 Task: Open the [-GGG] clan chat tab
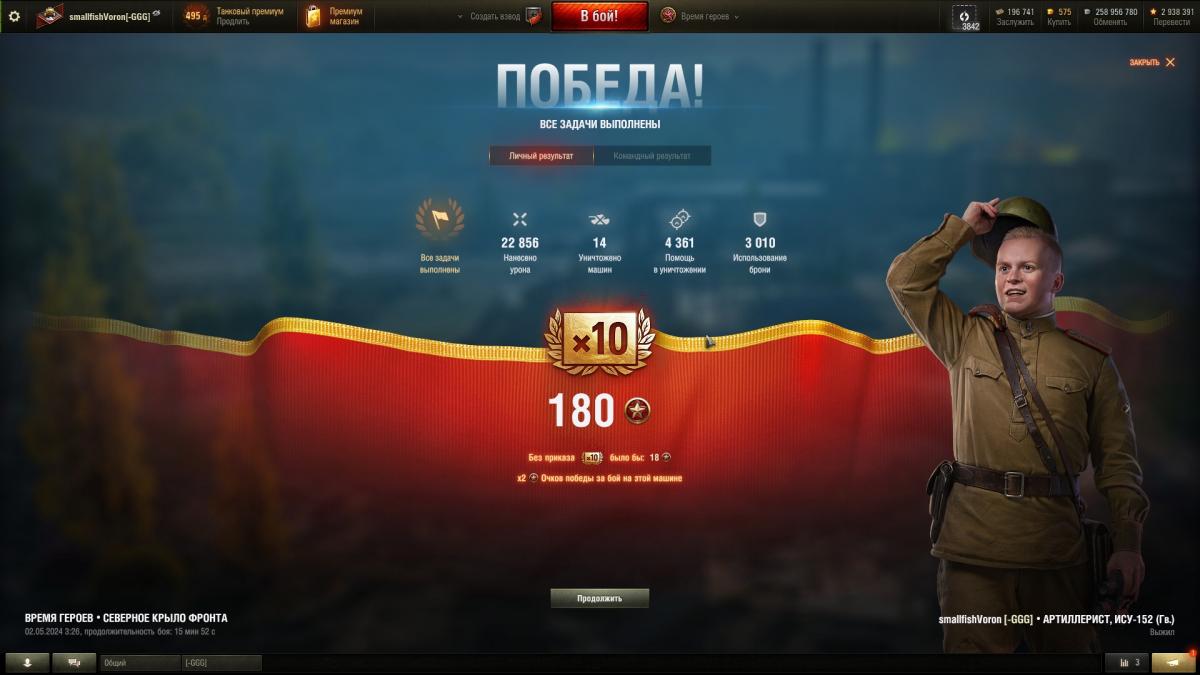(x=221, y=663)
